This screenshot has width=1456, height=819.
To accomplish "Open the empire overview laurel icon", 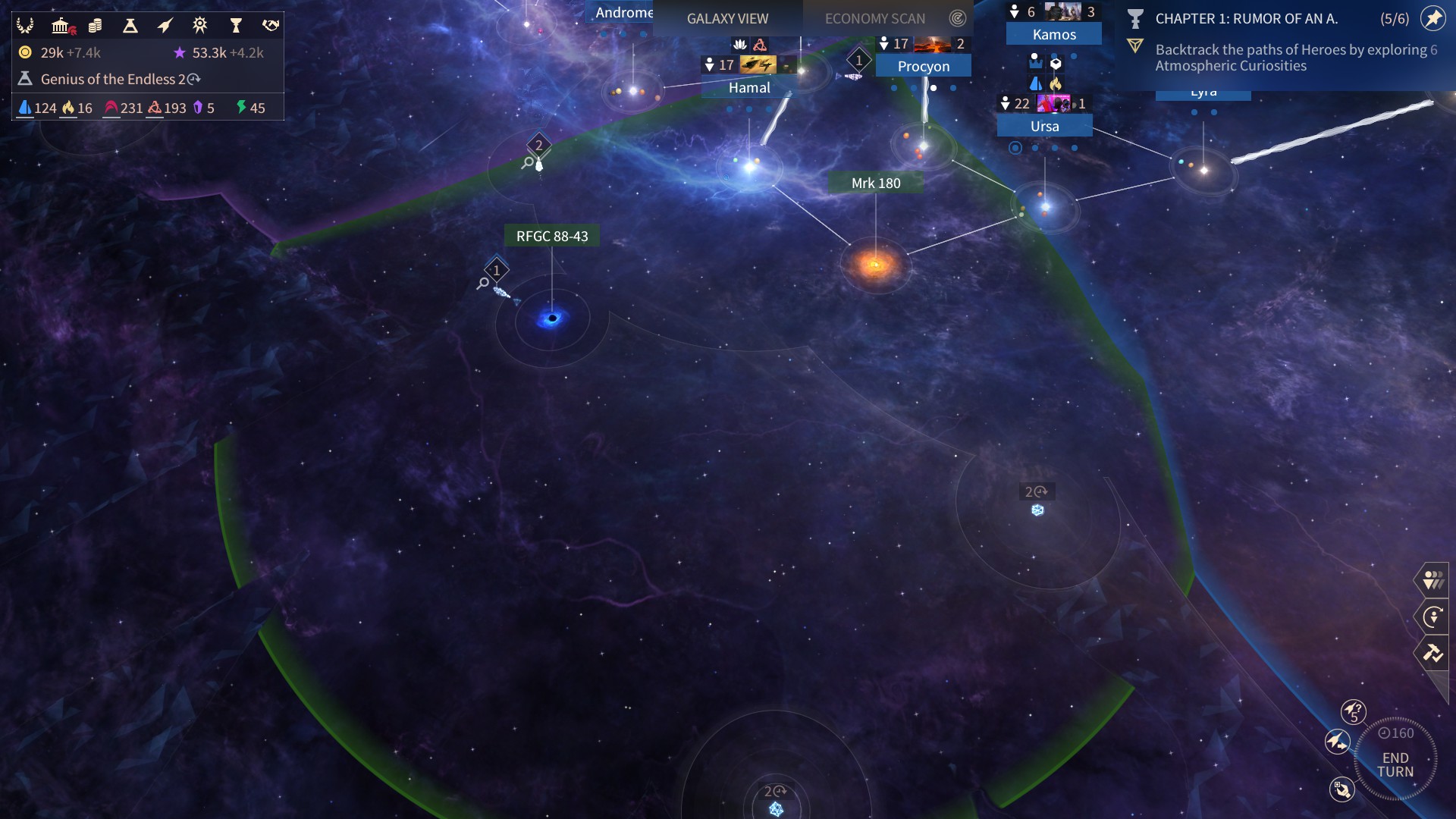I will tap(25, 26).
